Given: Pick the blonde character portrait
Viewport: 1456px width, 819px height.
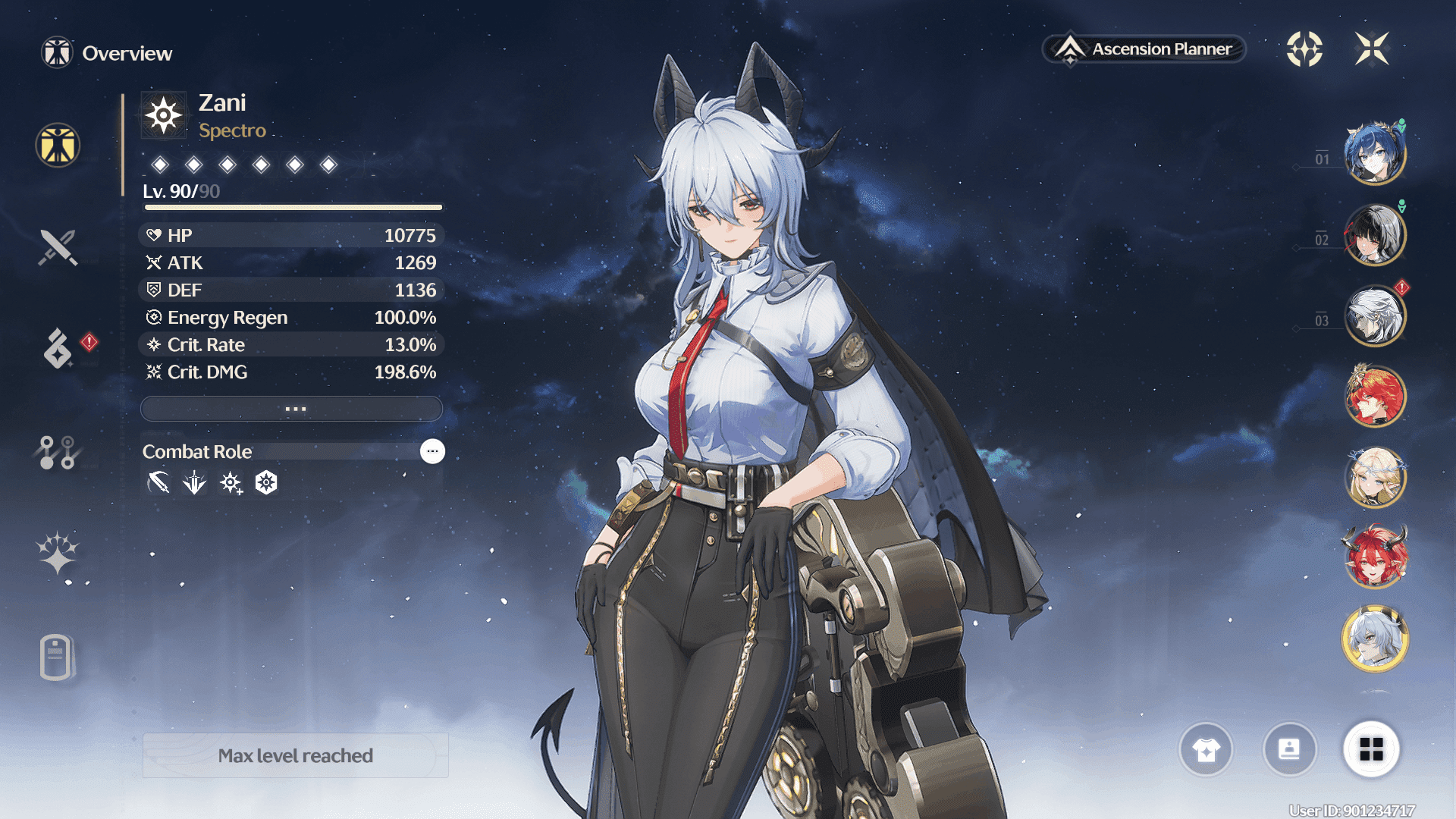Looking at the screenshot, I should click(x=1374, y=477).
